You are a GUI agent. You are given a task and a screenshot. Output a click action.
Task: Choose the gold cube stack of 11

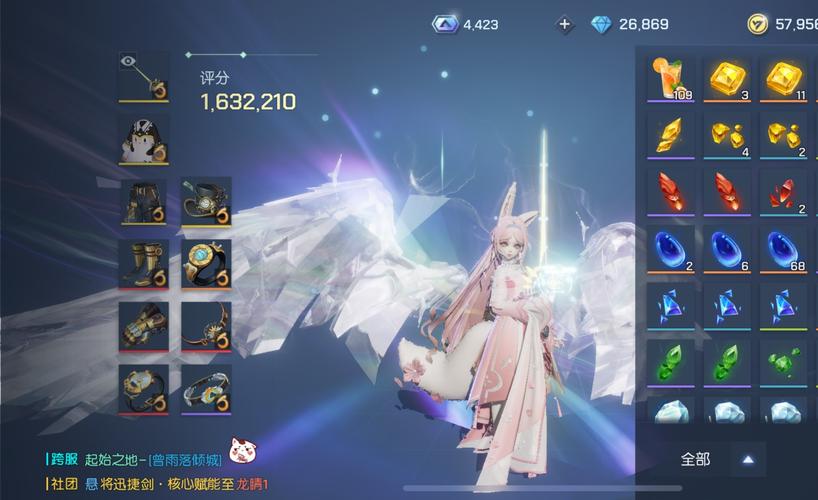point(783,78)
